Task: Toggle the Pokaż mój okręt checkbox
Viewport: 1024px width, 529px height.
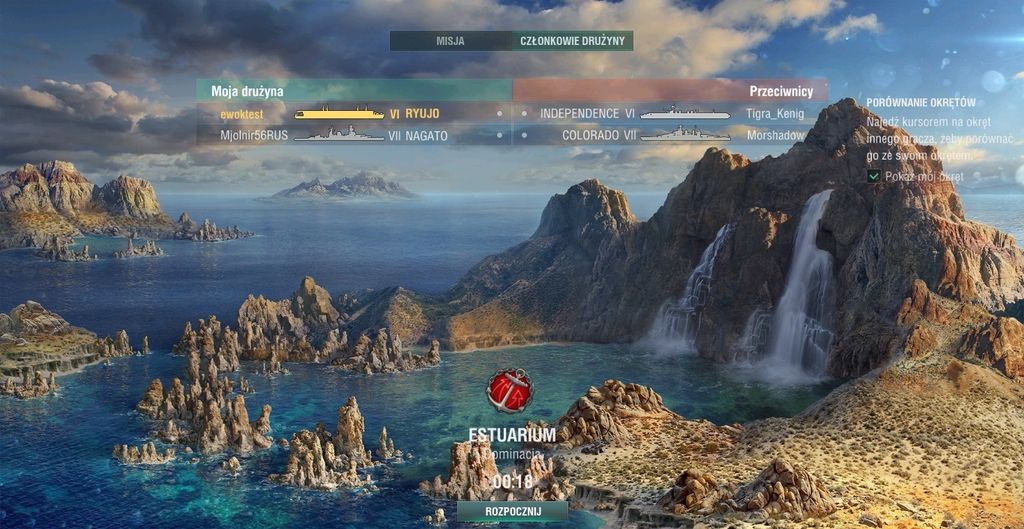Action: pos(874,176)
